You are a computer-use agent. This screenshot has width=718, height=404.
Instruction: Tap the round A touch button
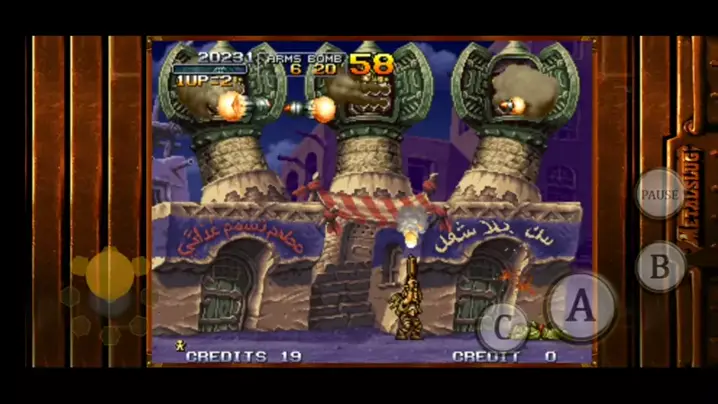[x=580, y=307]
